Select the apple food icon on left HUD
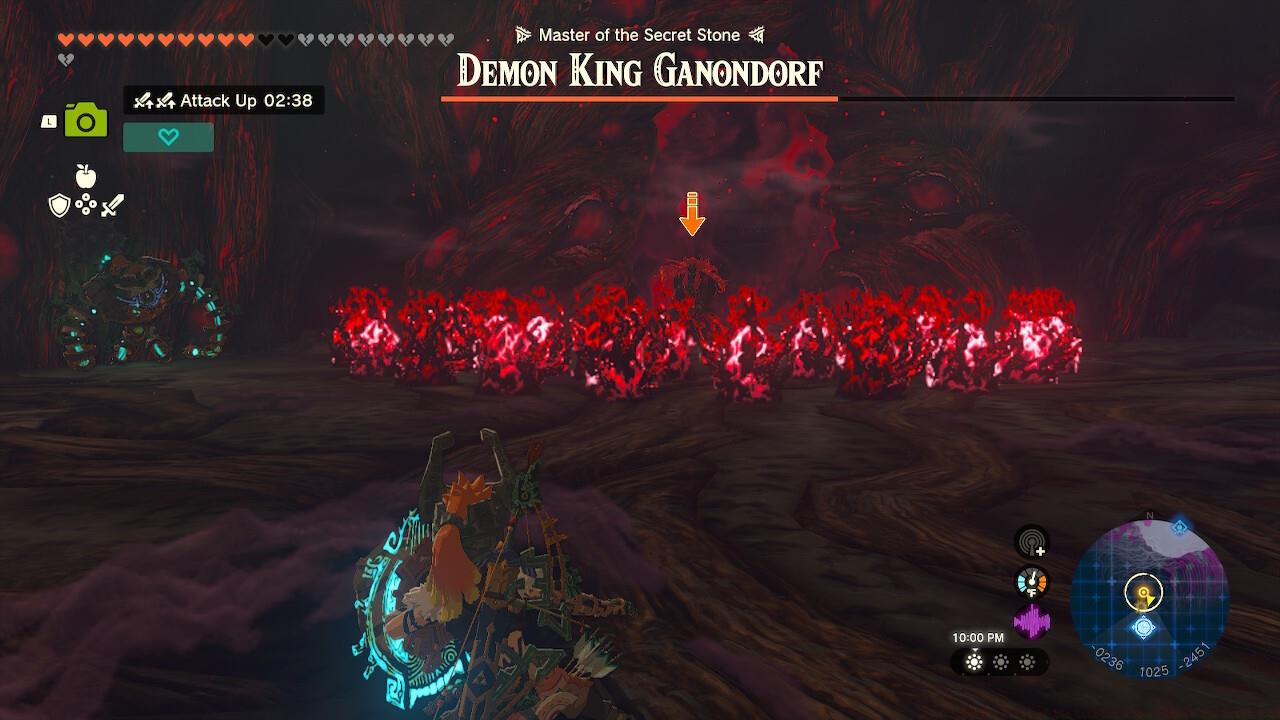The height and width of the screenshot is (720, 1280). click(87, 179)
